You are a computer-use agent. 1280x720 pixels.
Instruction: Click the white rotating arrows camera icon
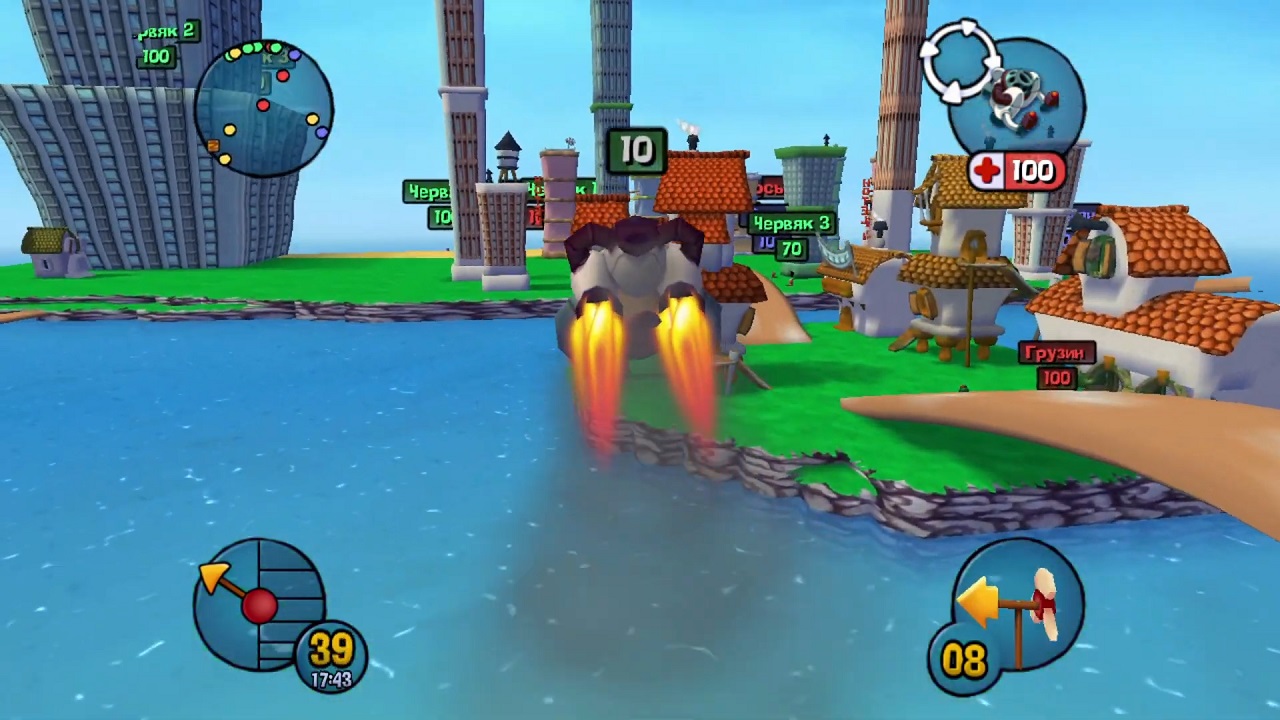coord(958,58)
